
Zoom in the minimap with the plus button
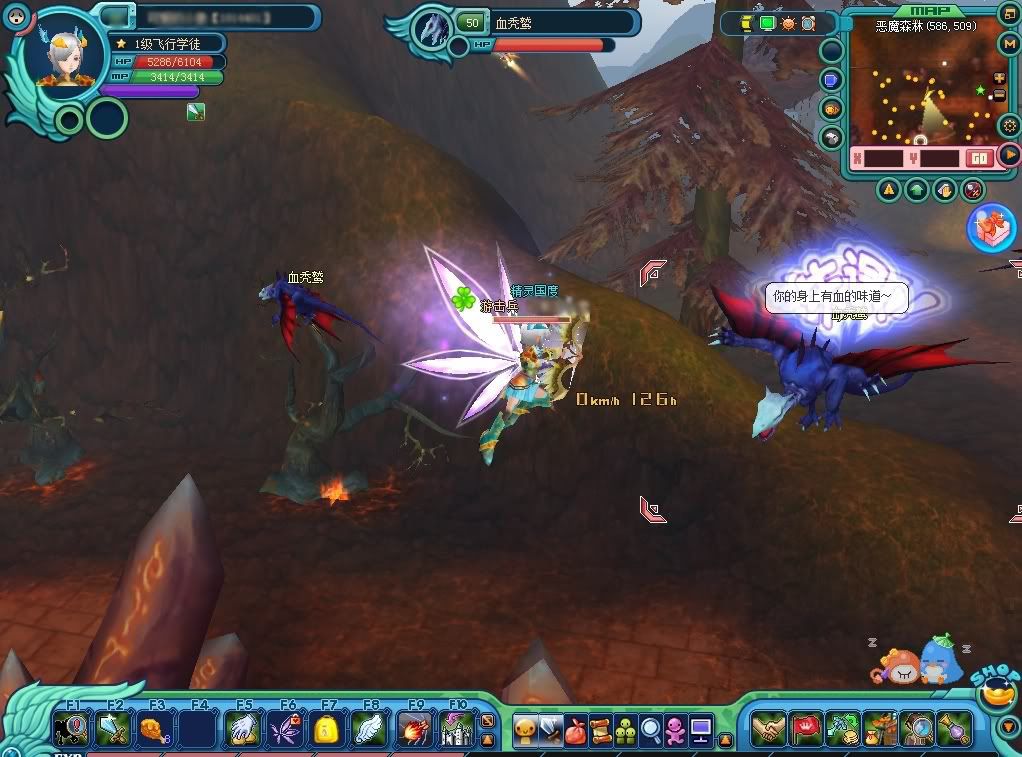(999, 79)
